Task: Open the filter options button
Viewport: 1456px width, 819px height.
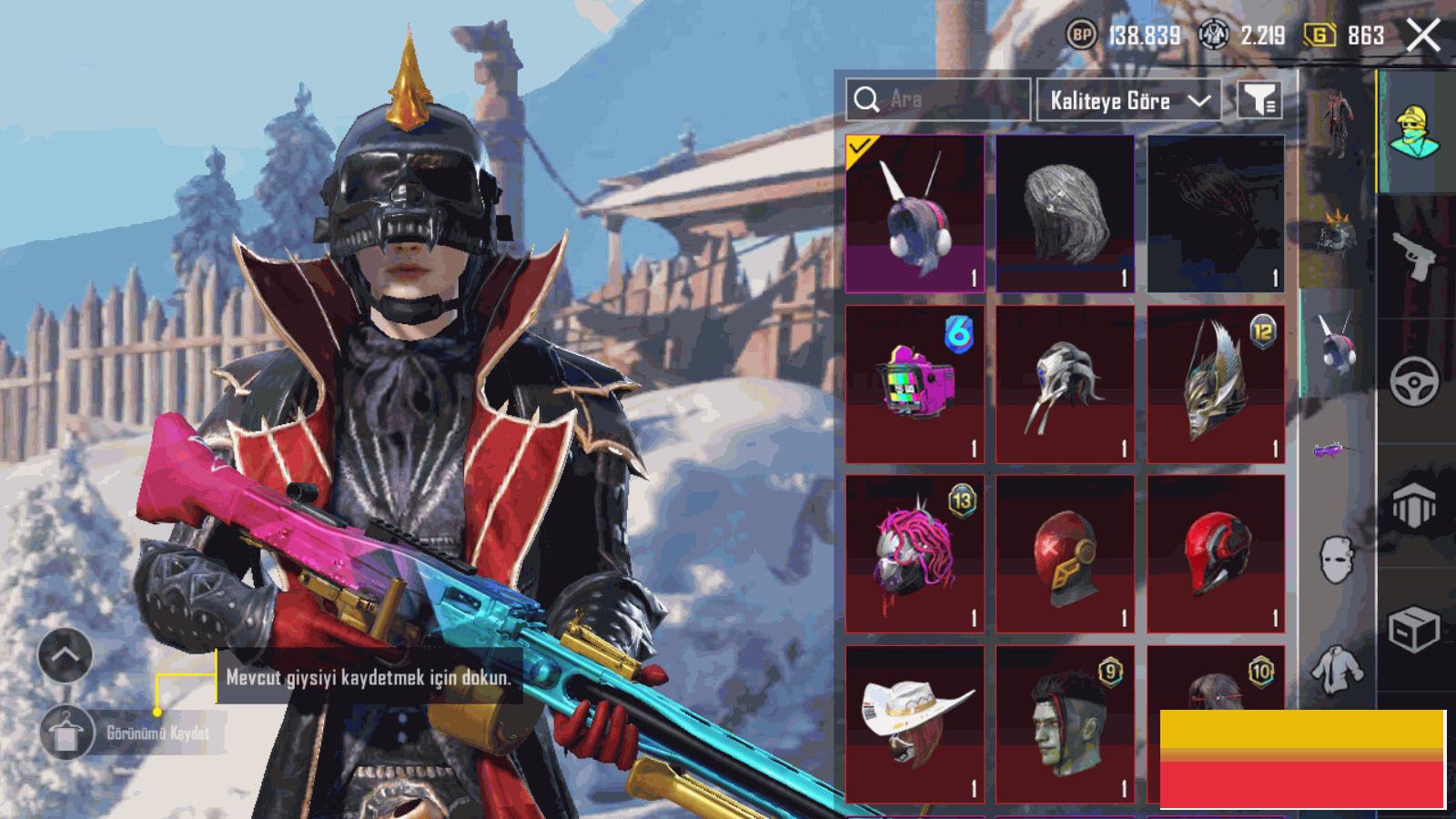Action: coord(1260,100)
